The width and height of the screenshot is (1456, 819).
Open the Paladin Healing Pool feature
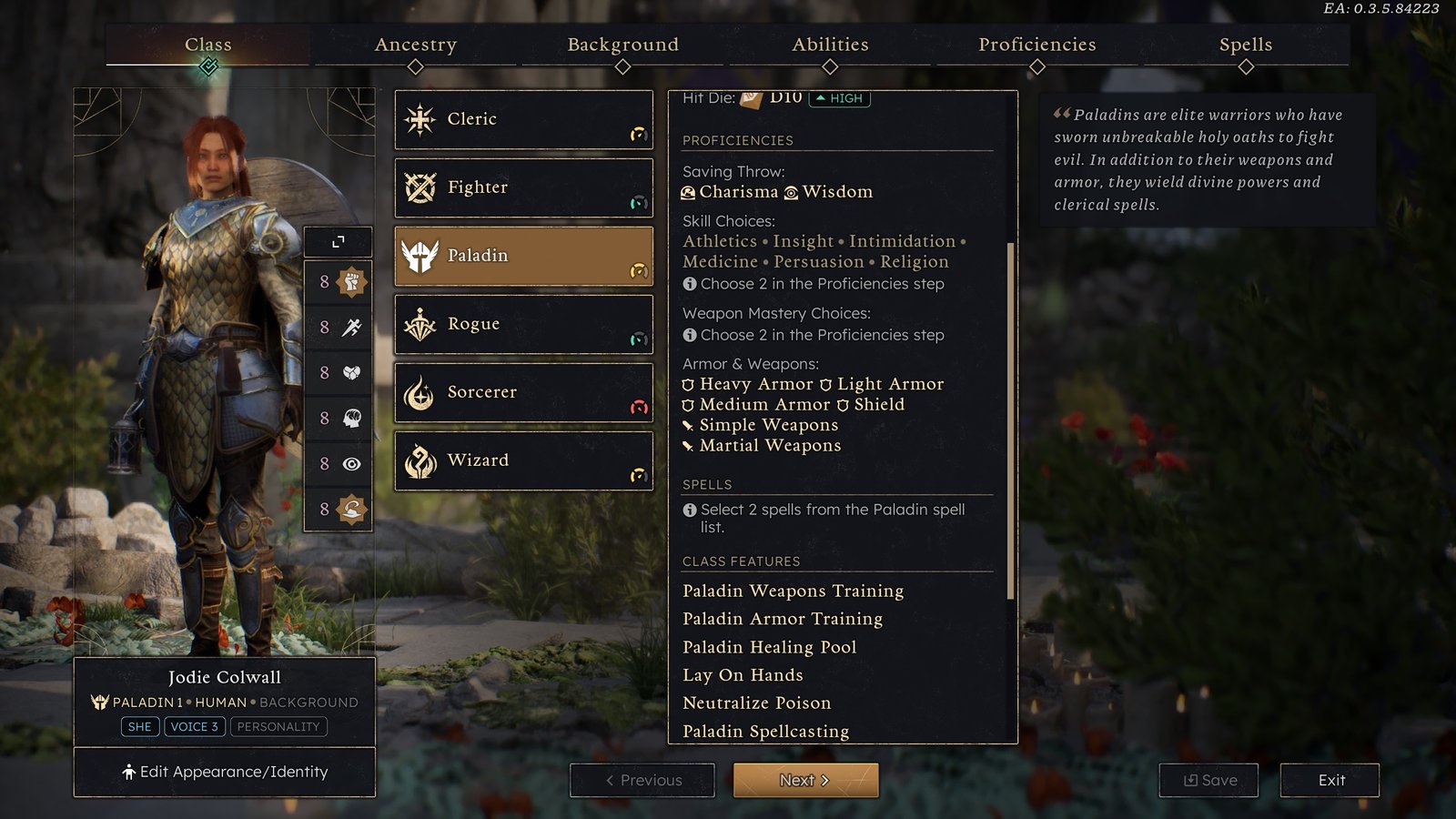pyautogui.click(x=769, y=647)
